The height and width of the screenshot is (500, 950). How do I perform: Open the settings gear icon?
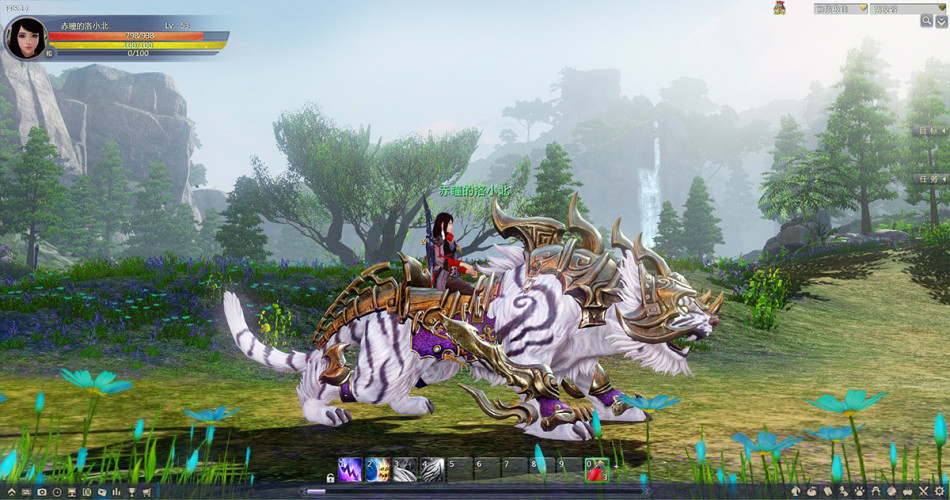coord(940,492)
